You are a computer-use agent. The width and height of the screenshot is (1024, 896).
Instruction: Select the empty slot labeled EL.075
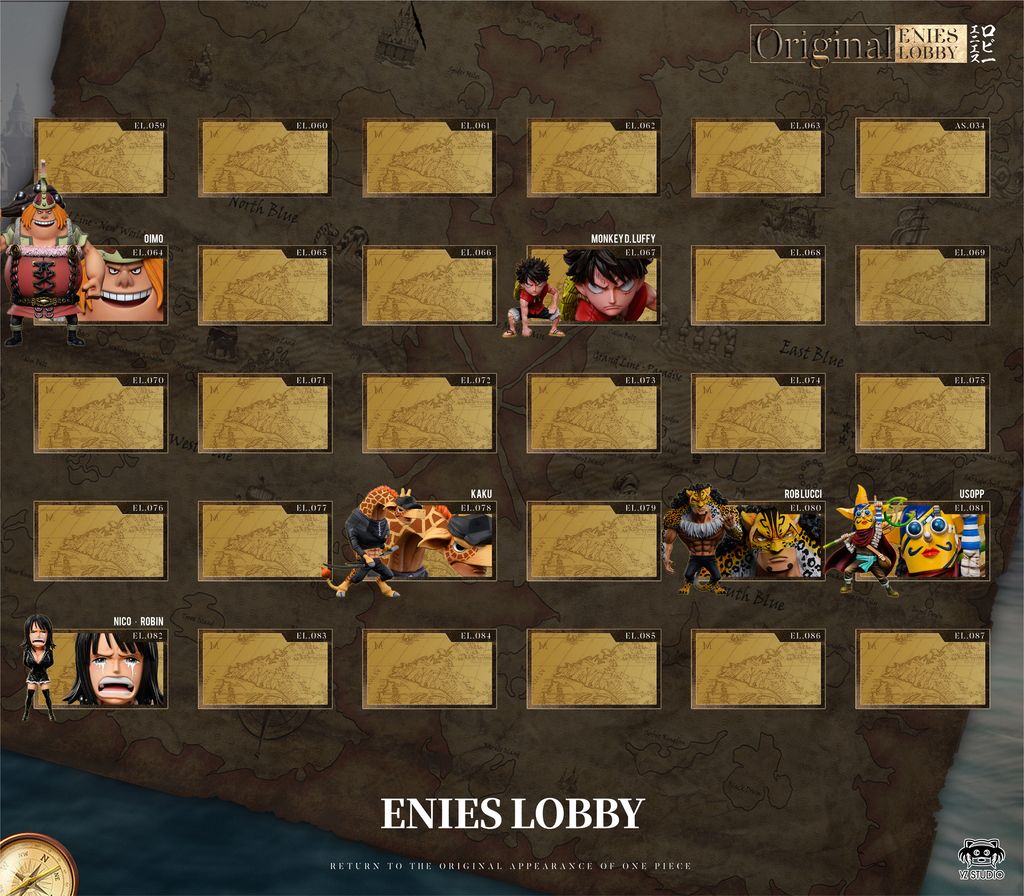tap(922, 413)
